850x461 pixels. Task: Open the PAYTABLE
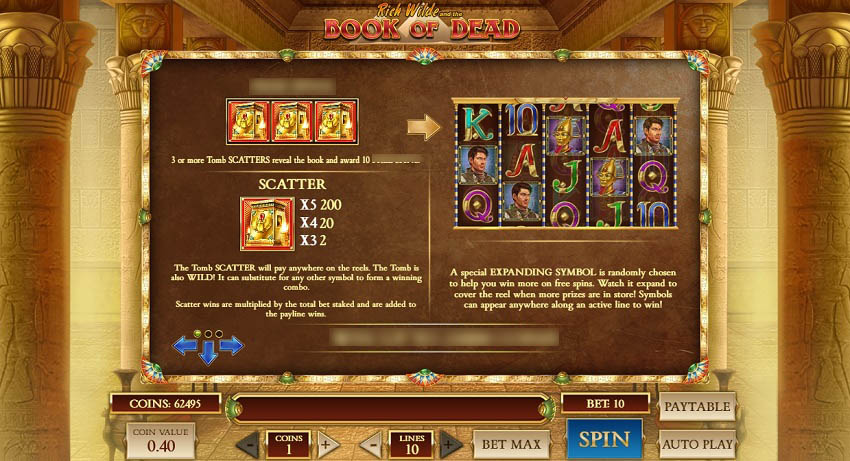click(x=697, y=406)
